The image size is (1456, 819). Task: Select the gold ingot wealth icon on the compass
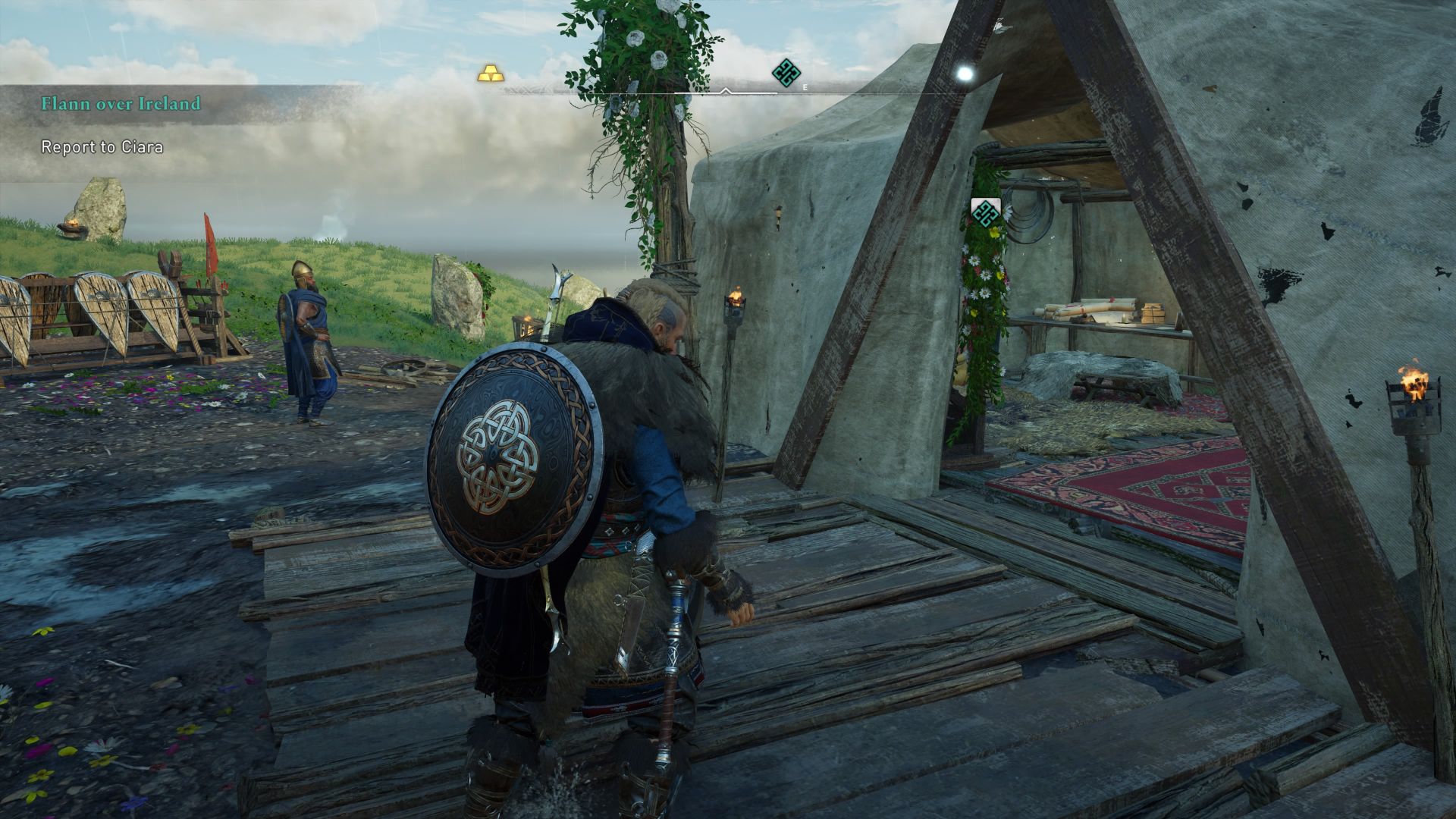point(491,72)
